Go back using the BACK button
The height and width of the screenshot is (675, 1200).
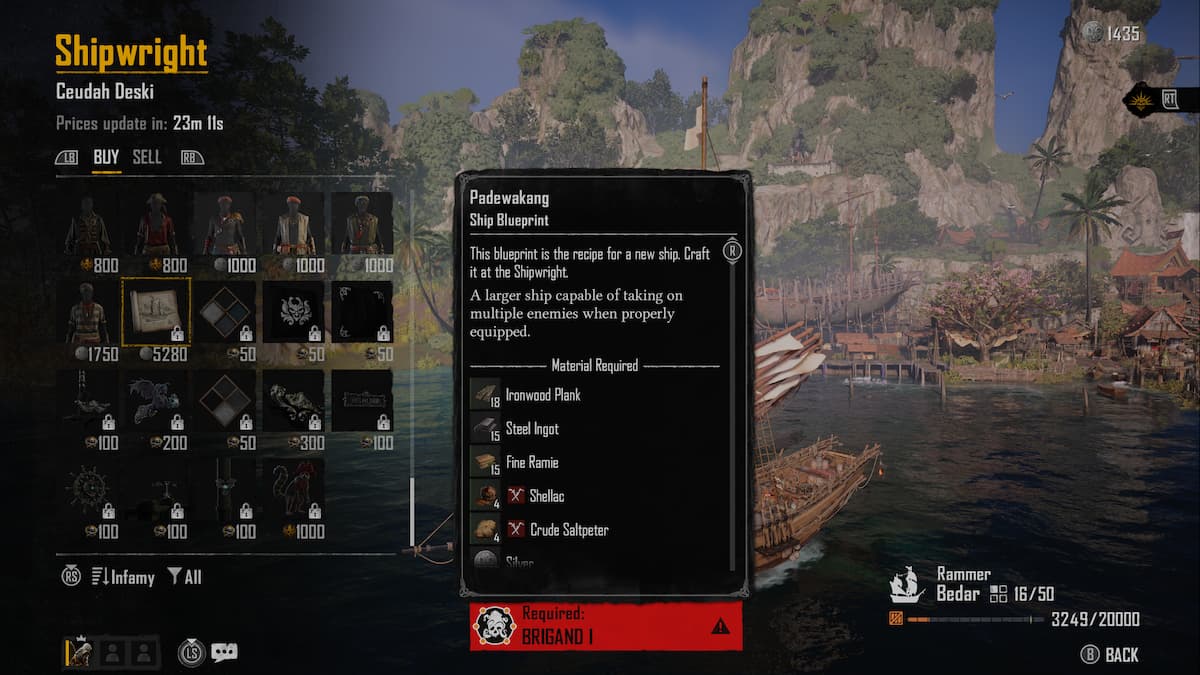[1110, 655]
